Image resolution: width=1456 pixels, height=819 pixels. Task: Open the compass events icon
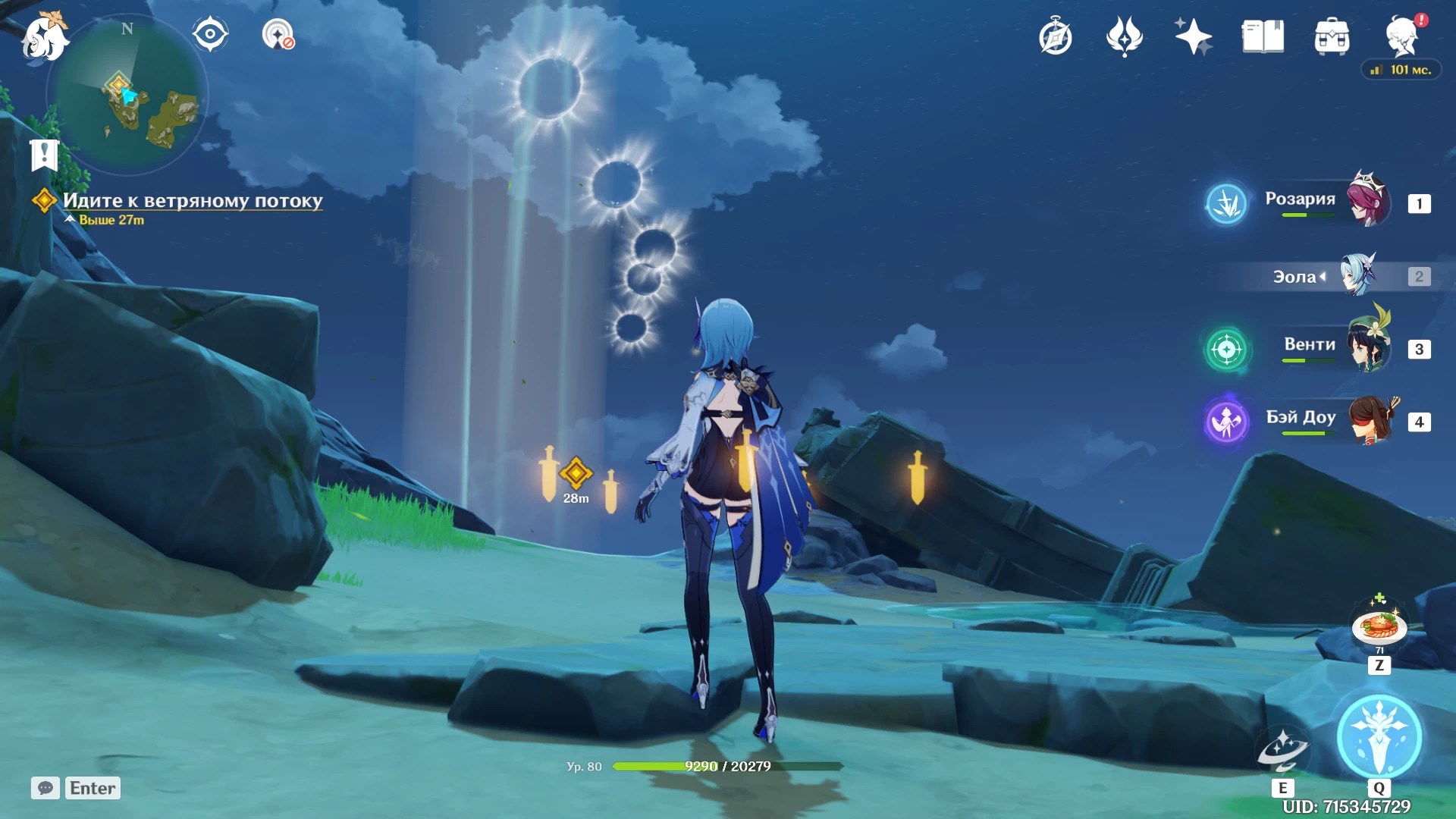[x=1055, y=36]
